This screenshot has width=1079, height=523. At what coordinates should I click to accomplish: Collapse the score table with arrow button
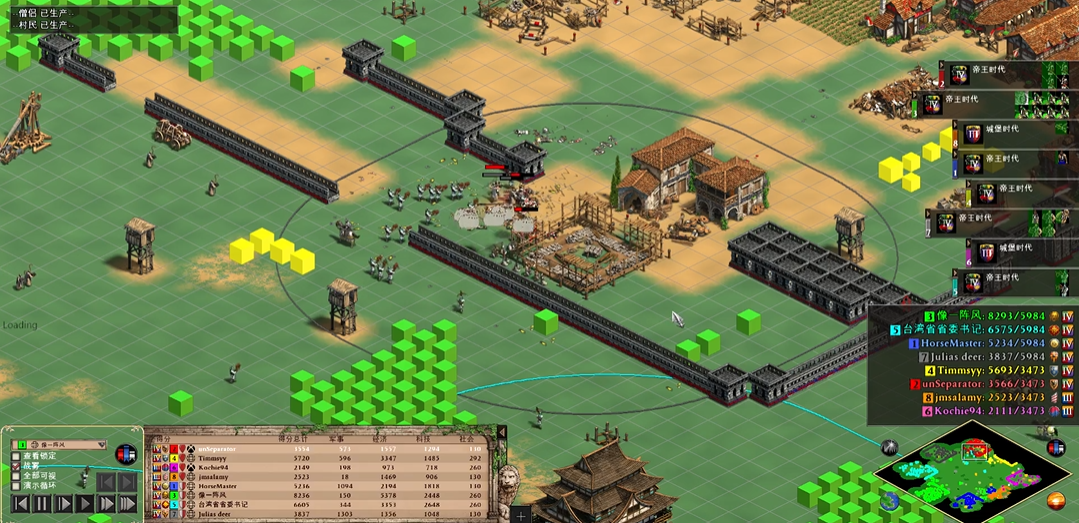click(501, 432)
